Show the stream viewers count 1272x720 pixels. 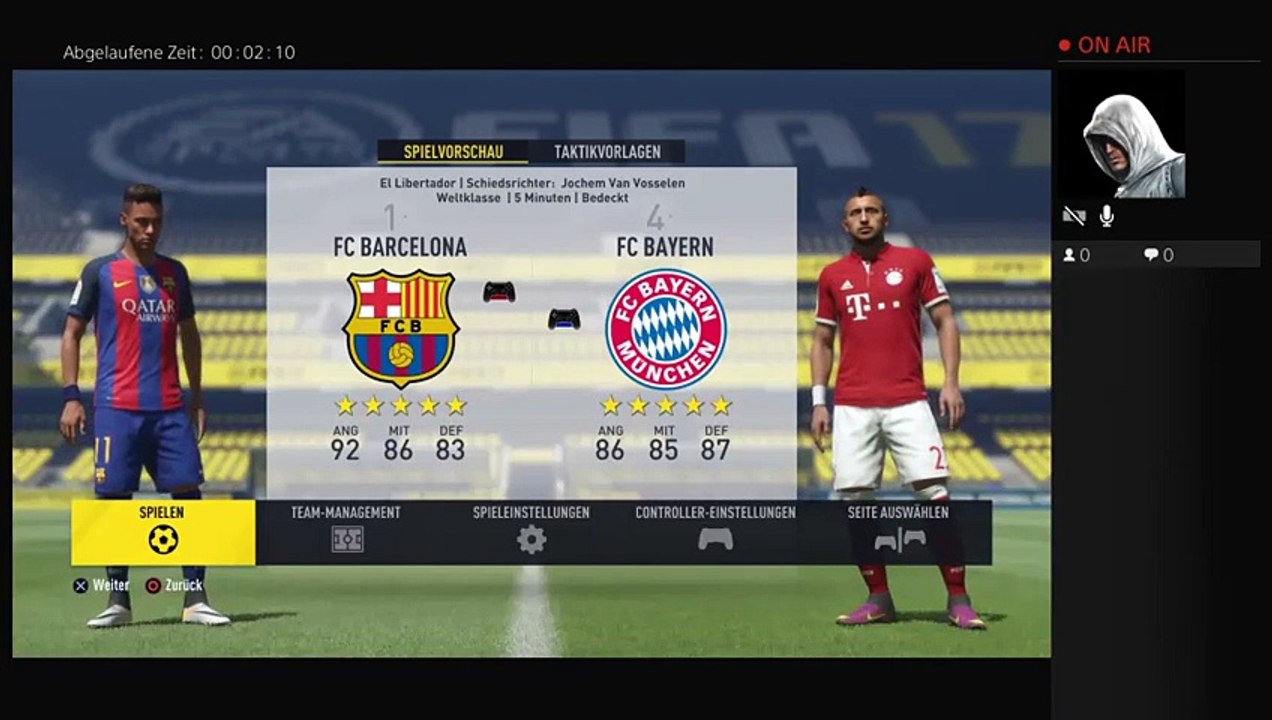[1076, 255]
